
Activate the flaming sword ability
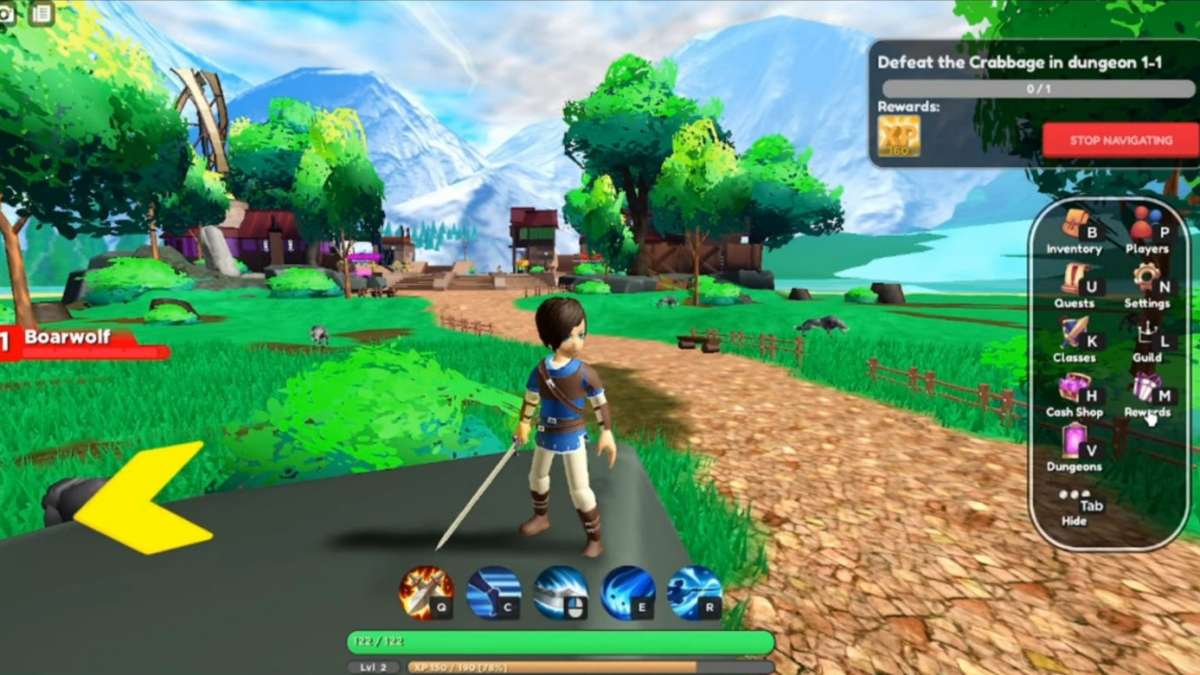pyautogui.click(x=426, y=592)
